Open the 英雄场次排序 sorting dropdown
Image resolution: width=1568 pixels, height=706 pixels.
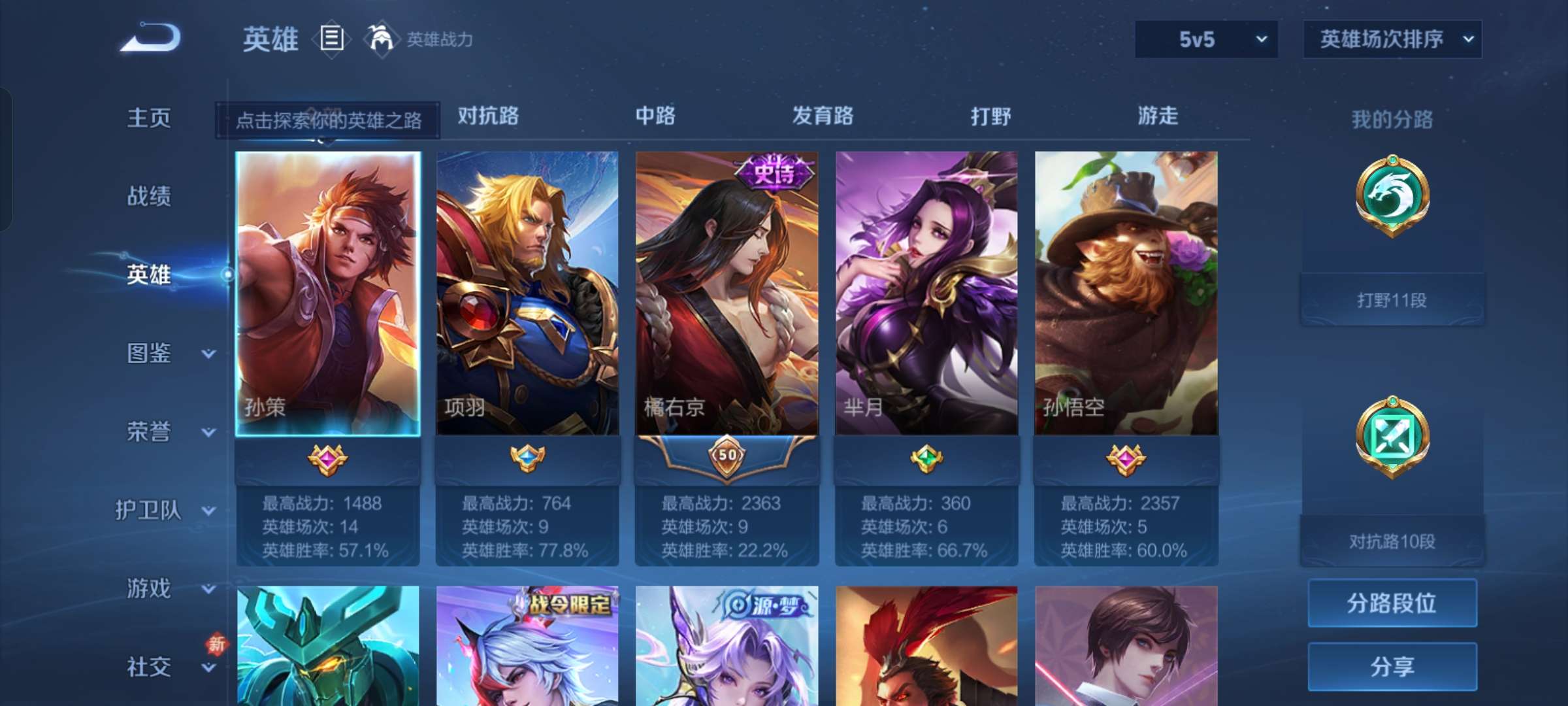pyautogui.click(x=1394, y=39)
